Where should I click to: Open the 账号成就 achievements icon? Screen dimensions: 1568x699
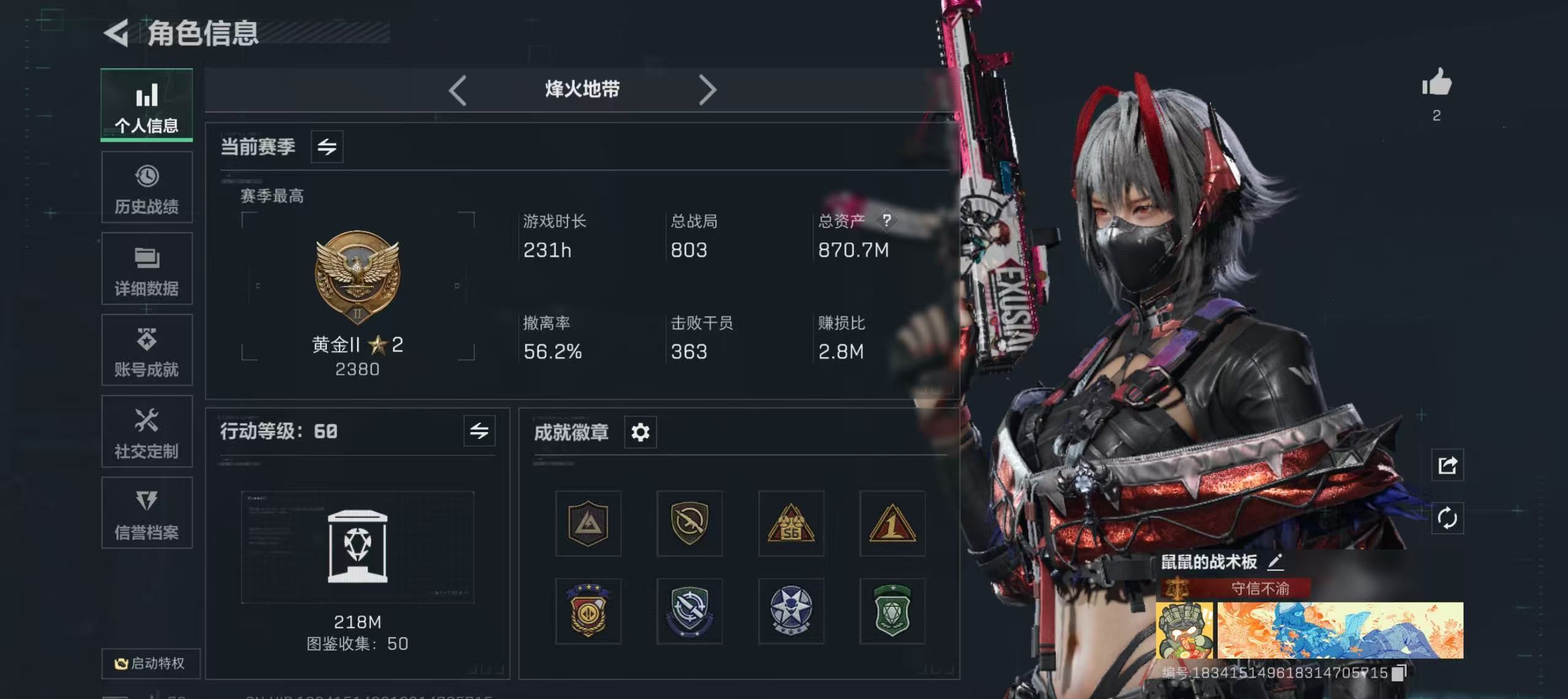(x=147, y=341)
